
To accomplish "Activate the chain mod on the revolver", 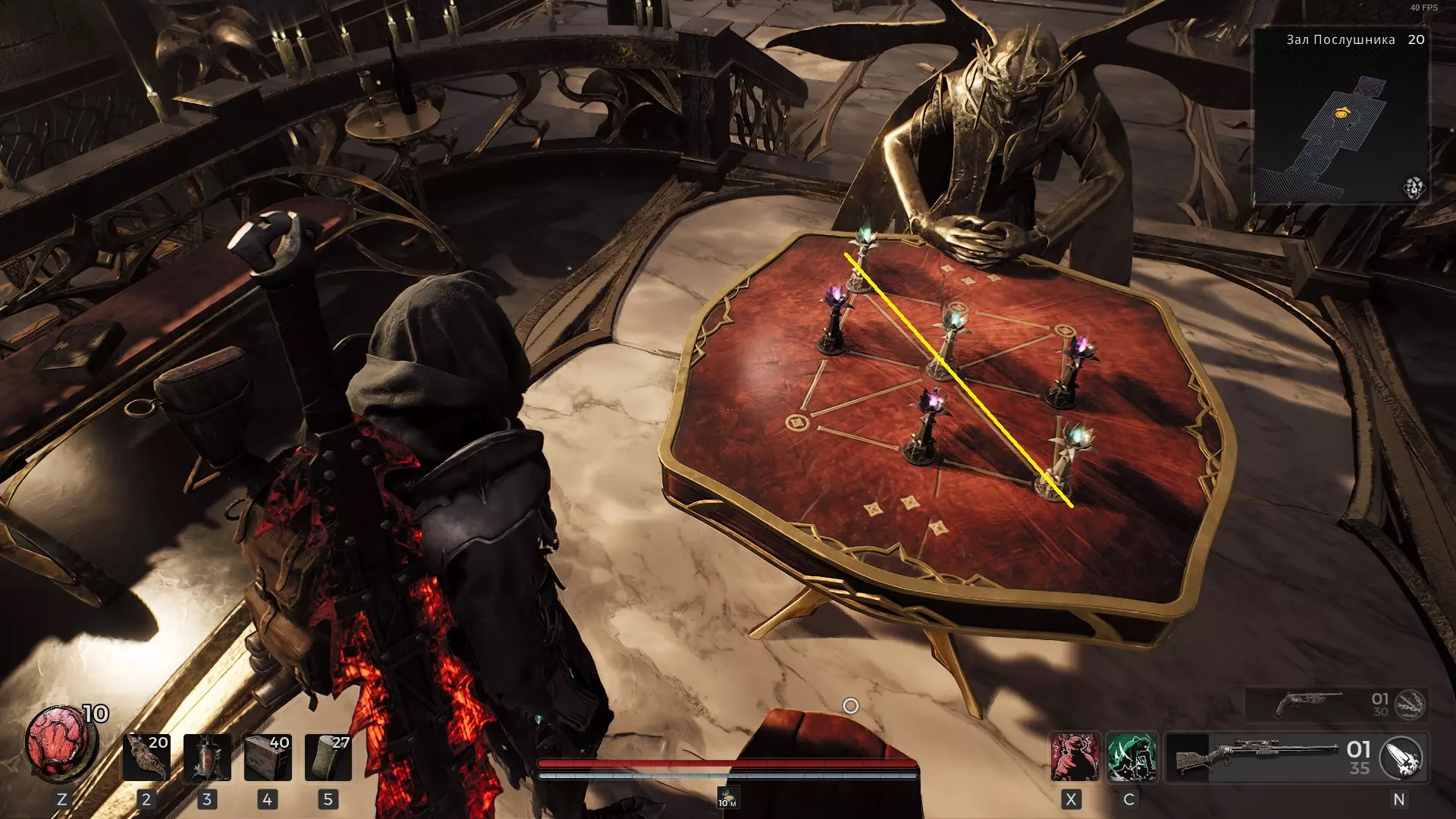I will pos(1410,704).
